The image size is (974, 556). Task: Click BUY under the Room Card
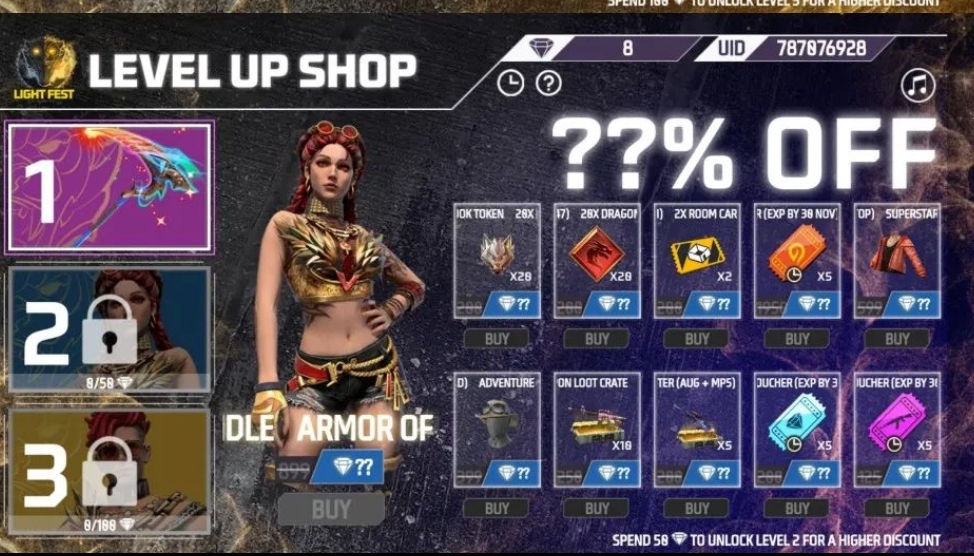tap(697, 339)
